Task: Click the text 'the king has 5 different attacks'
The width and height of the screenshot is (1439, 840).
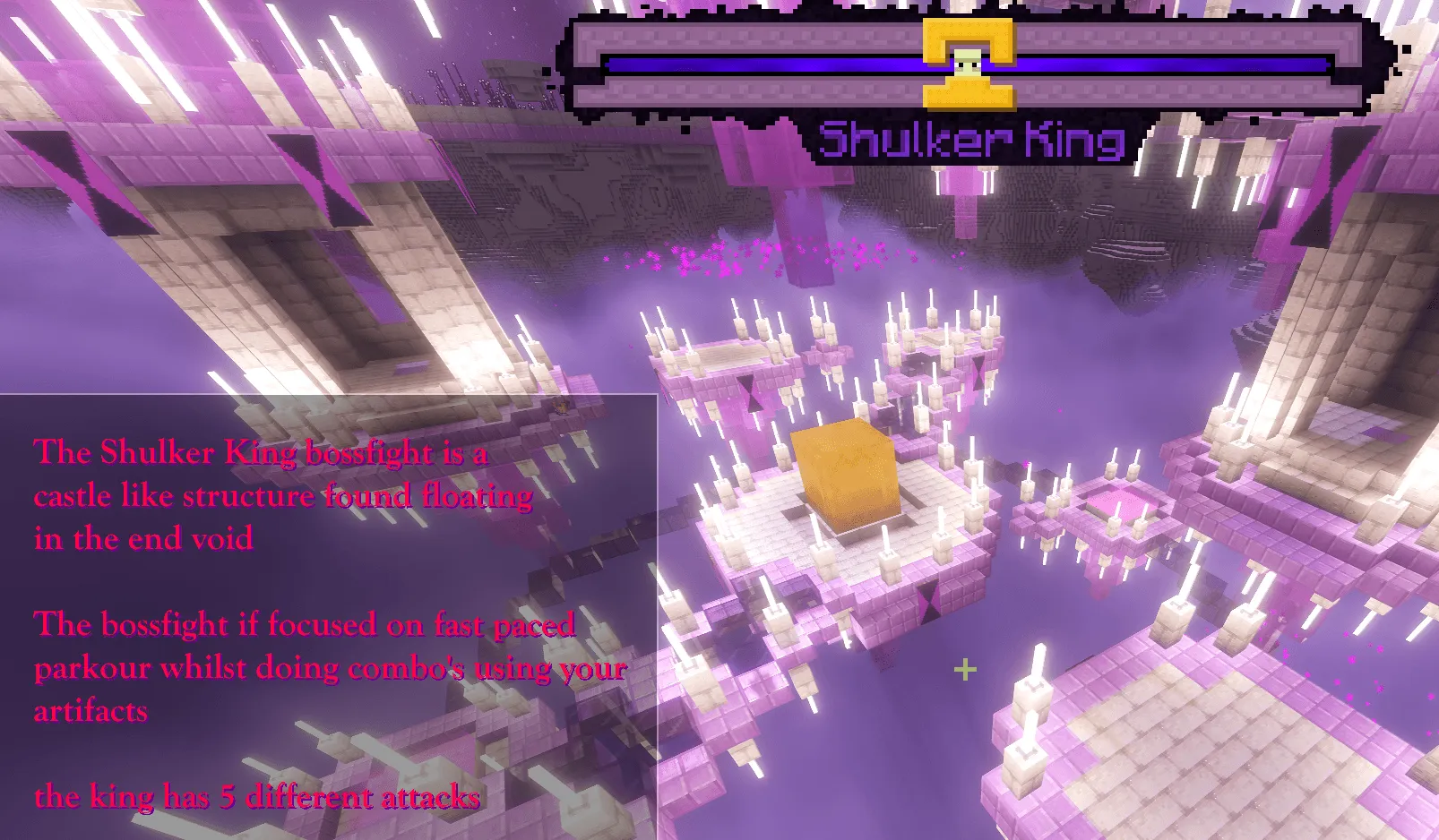Action: pos(257,798)
